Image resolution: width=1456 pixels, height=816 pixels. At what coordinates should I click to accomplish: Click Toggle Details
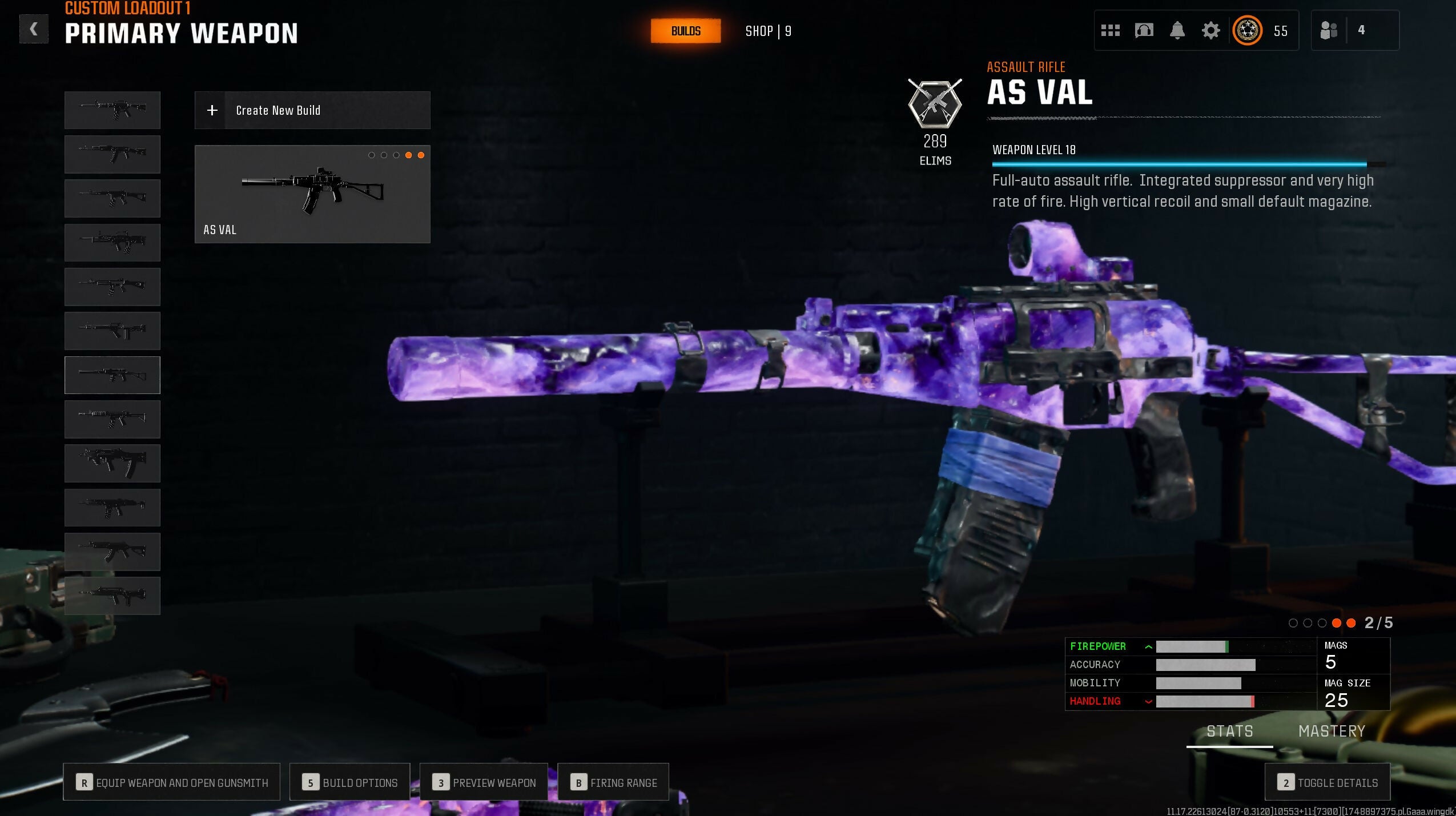1327,782
